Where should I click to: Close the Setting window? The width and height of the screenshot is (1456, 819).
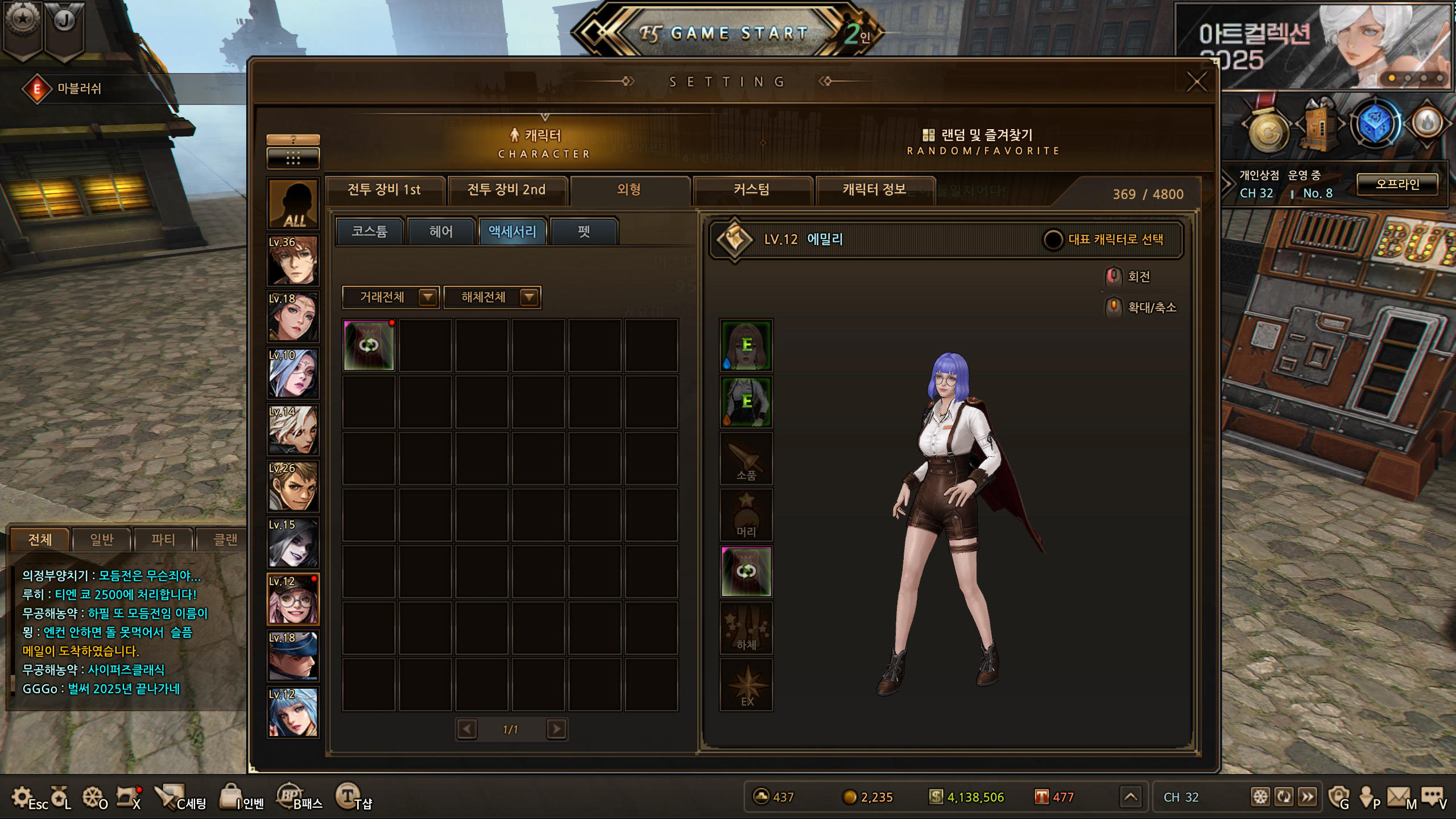[x=1196, y=82]
